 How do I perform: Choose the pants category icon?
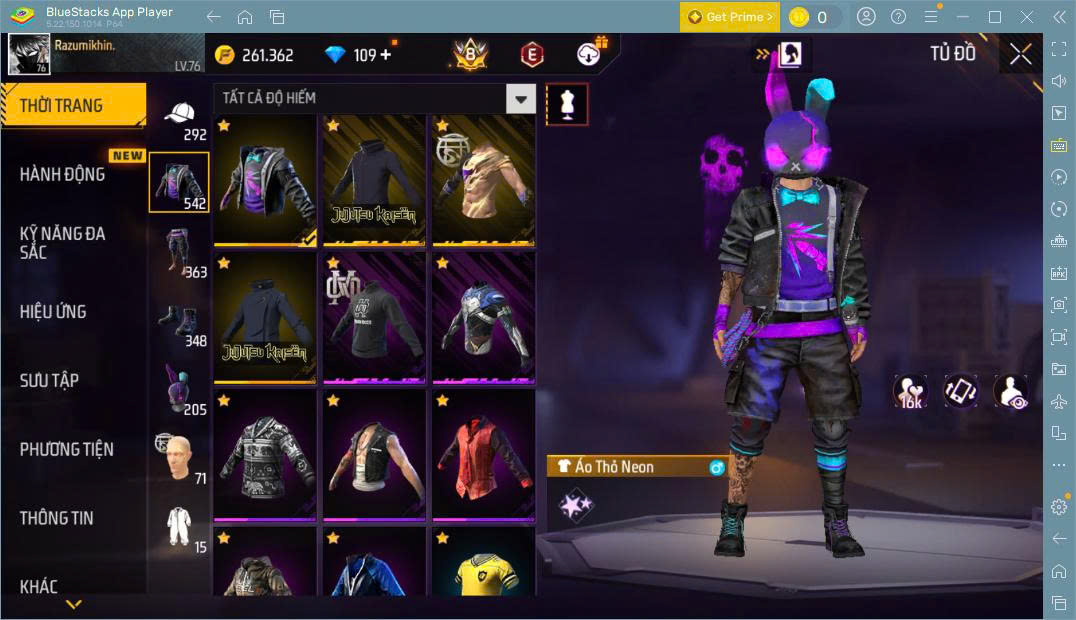pos(180,252)
